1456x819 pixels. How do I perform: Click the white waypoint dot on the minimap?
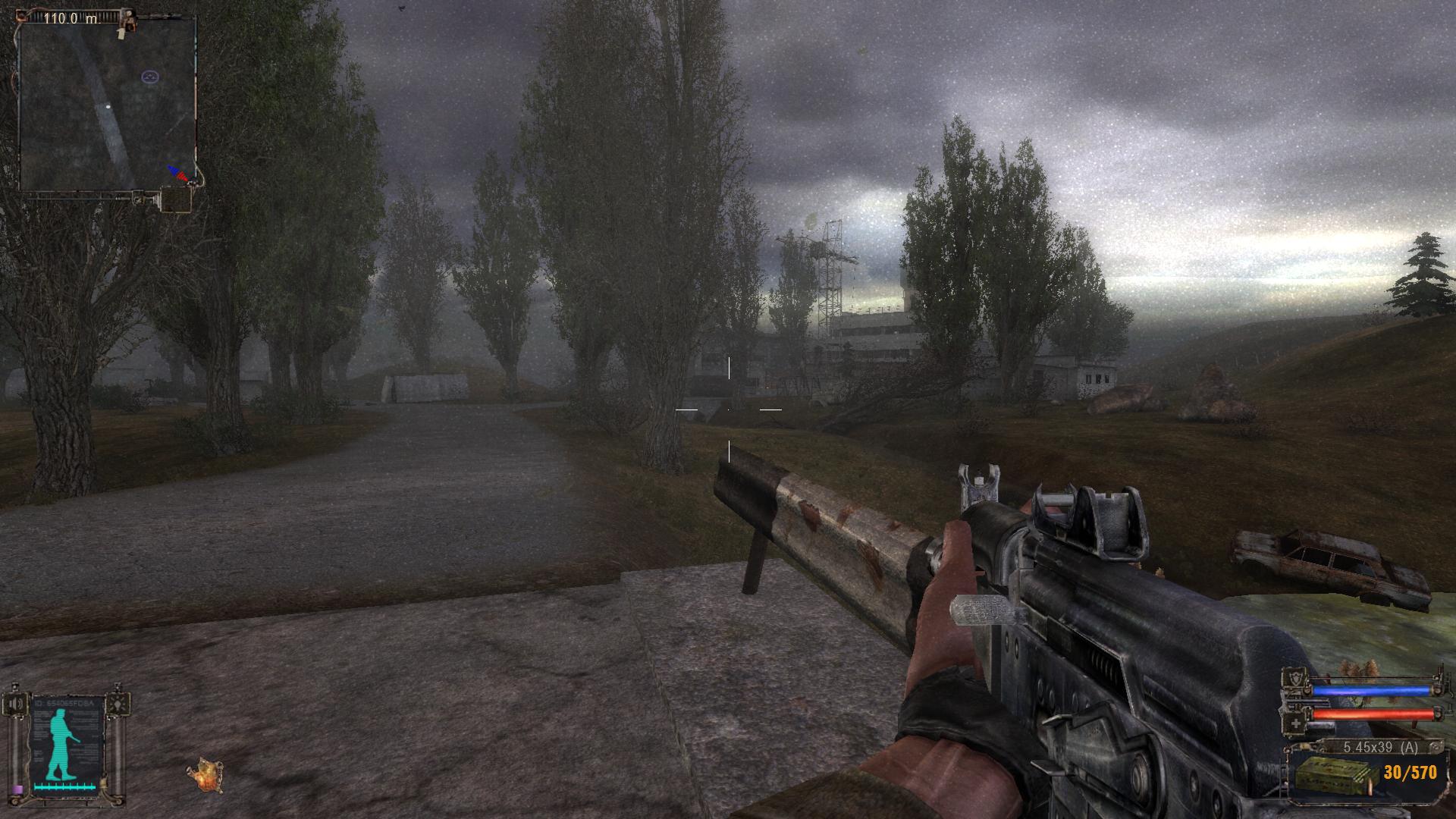108,106
